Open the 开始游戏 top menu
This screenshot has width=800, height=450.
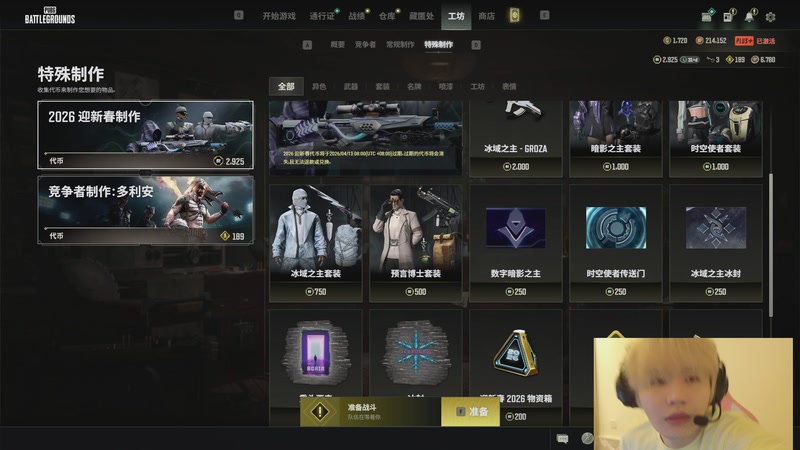click(279, 16)
